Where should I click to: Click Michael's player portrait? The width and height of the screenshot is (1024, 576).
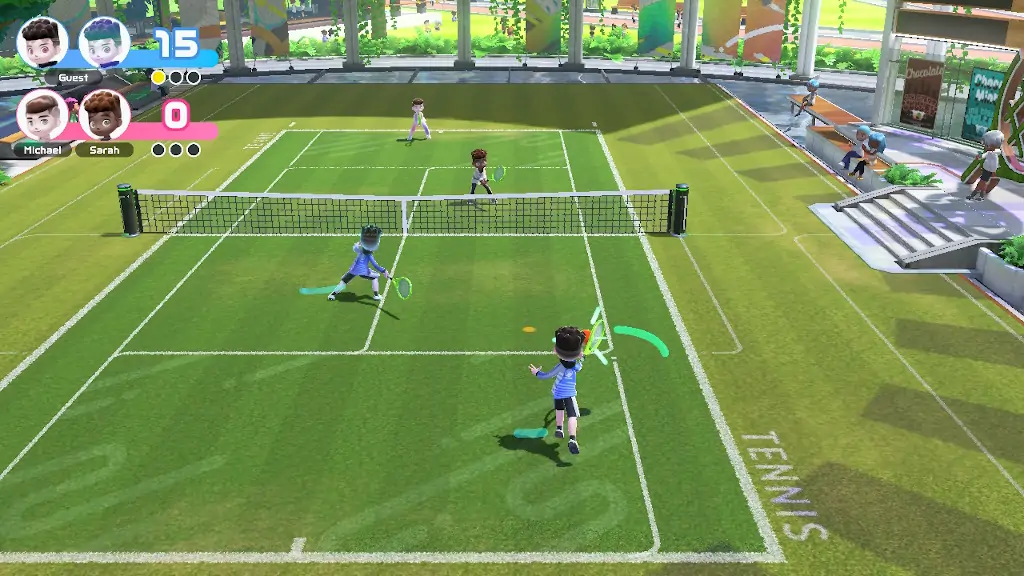coord(42,115)
